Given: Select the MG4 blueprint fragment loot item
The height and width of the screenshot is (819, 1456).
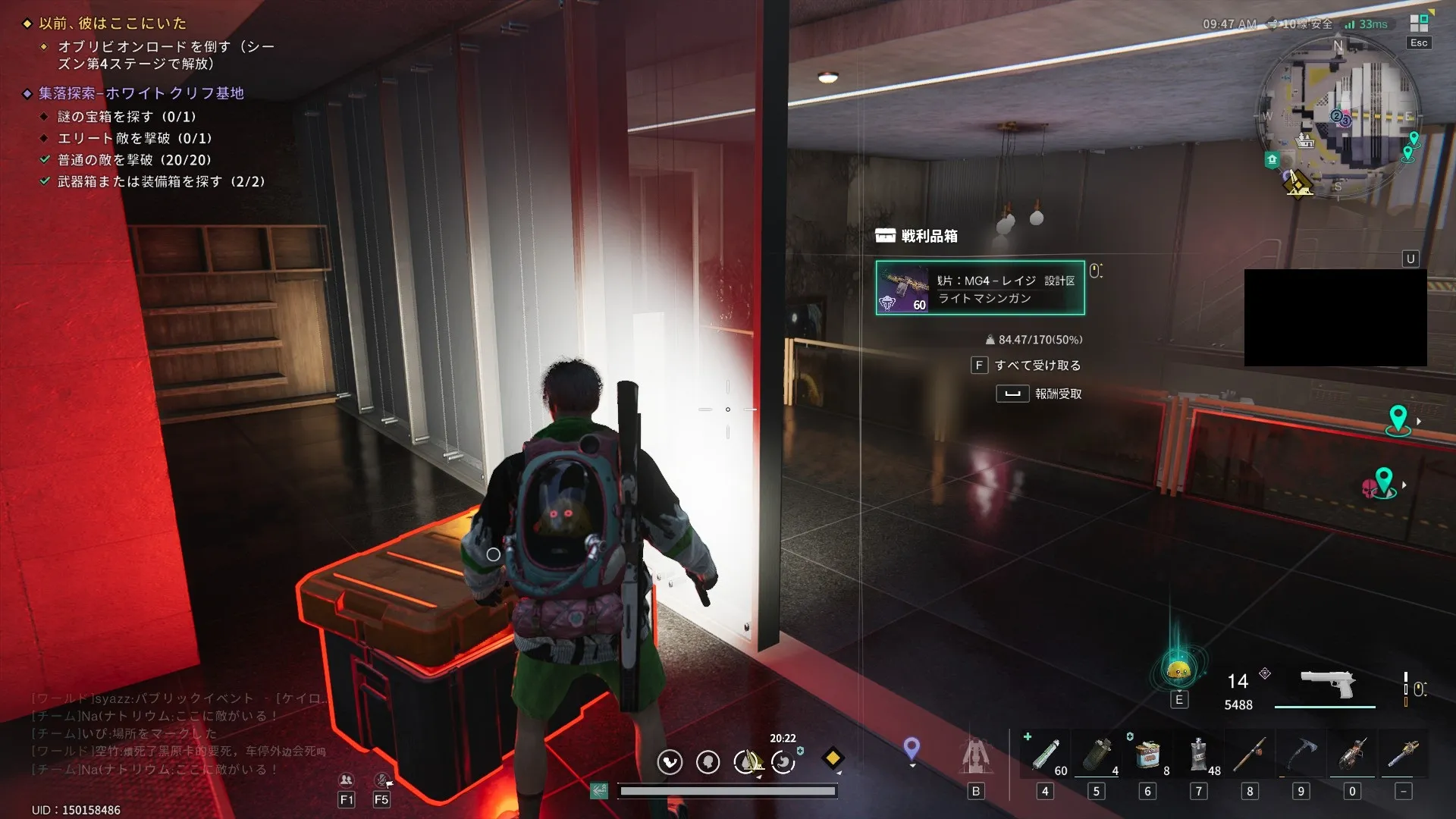Looking at the screenshot, I should [980, 288].
